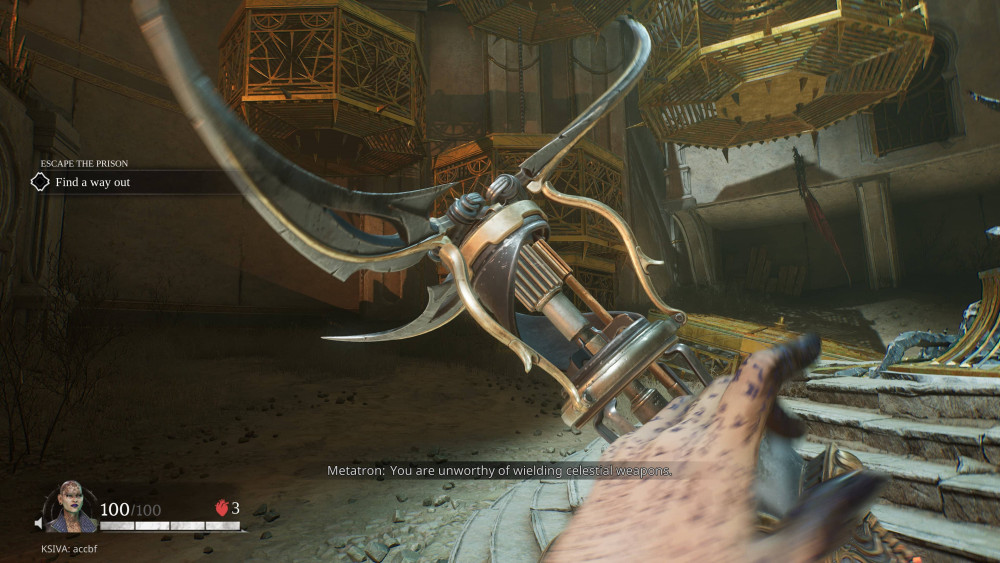Click the red heart healing item icon
The height and width of the screenshot is (563, 1000).
pos(222,508)
